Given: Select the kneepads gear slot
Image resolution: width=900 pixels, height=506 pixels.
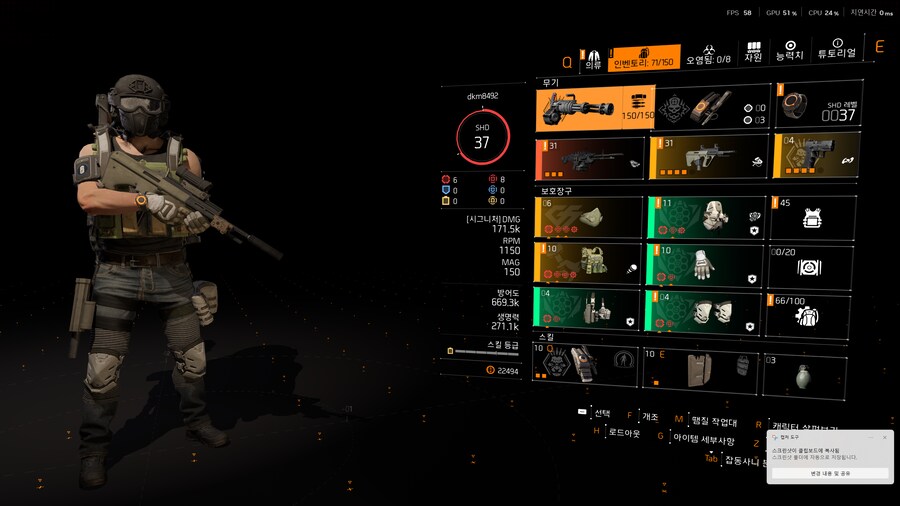Looking at the screenshot, I should pyautogui.click(x=701, y=310).
